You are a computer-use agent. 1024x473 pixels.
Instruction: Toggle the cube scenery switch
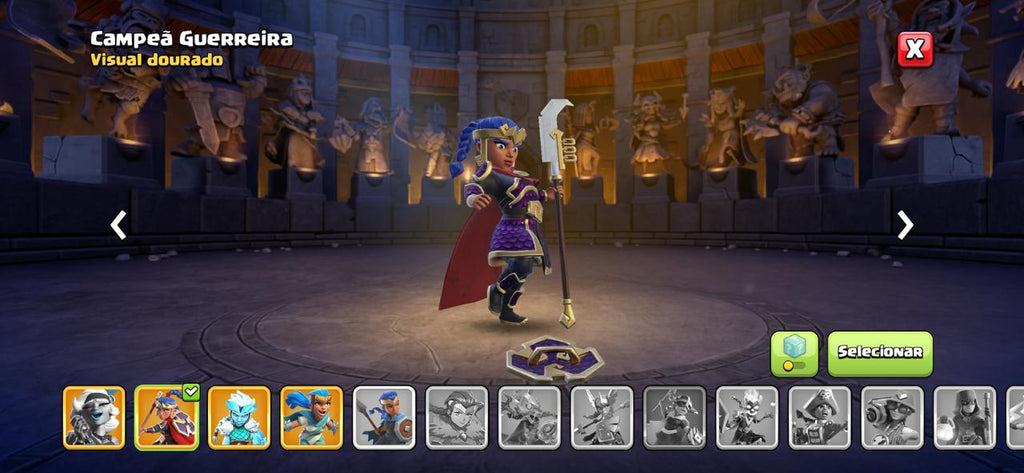coord(794,354)
